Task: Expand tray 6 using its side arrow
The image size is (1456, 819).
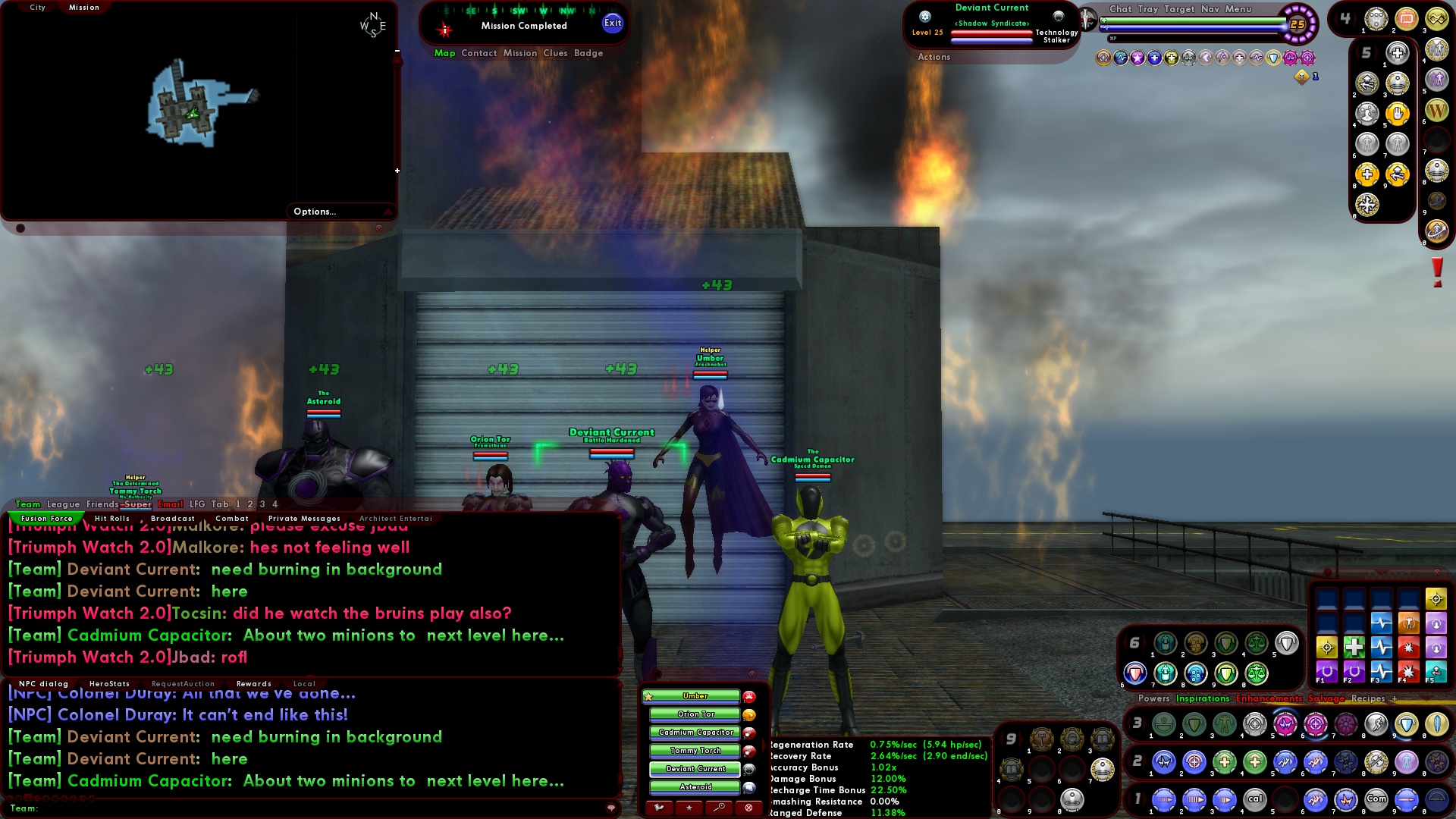Action: click(1125, 643)
